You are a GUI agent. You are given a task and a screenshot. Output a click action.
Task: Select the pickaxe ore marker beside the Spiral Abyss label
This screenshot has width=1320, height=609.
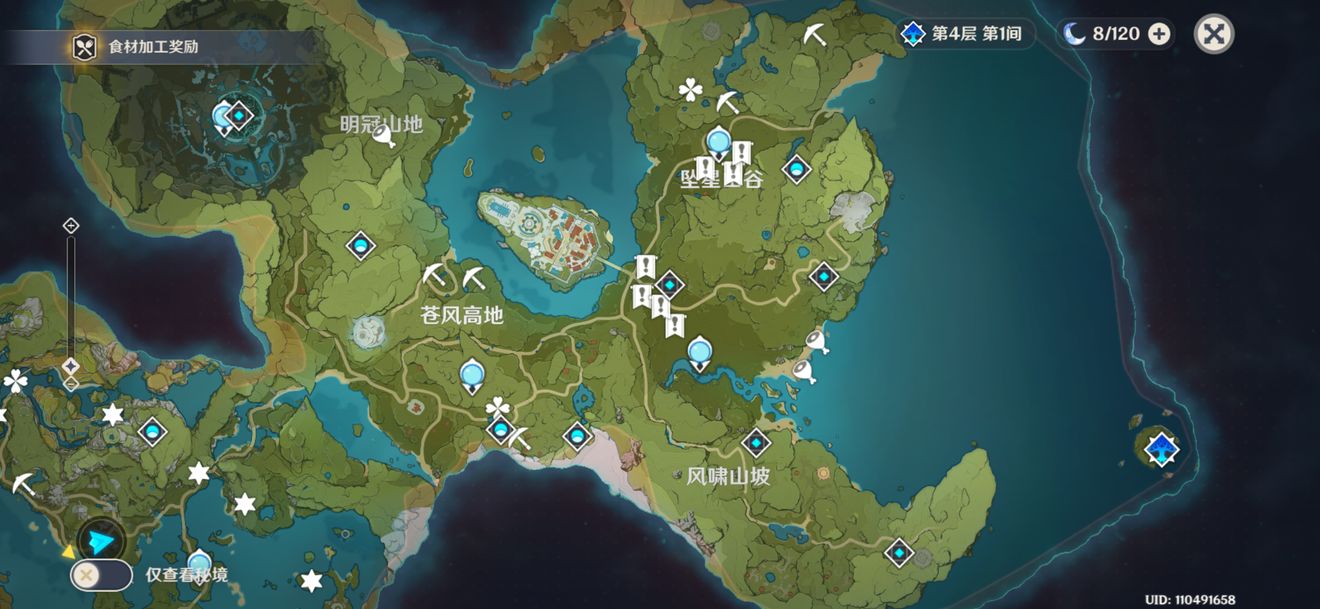[815, 35]
